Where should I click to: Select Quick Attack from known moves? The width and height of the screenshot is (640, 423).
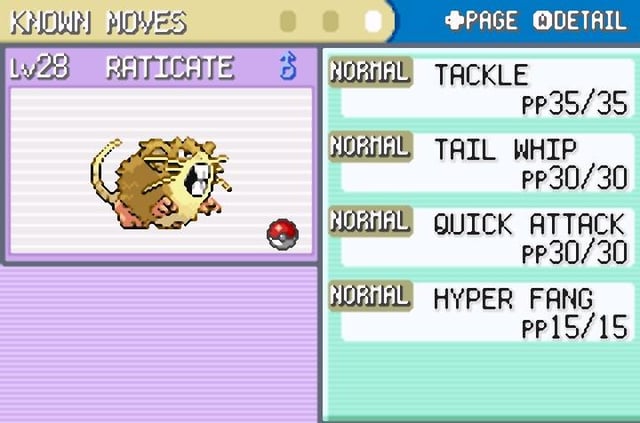pos(482,237)
